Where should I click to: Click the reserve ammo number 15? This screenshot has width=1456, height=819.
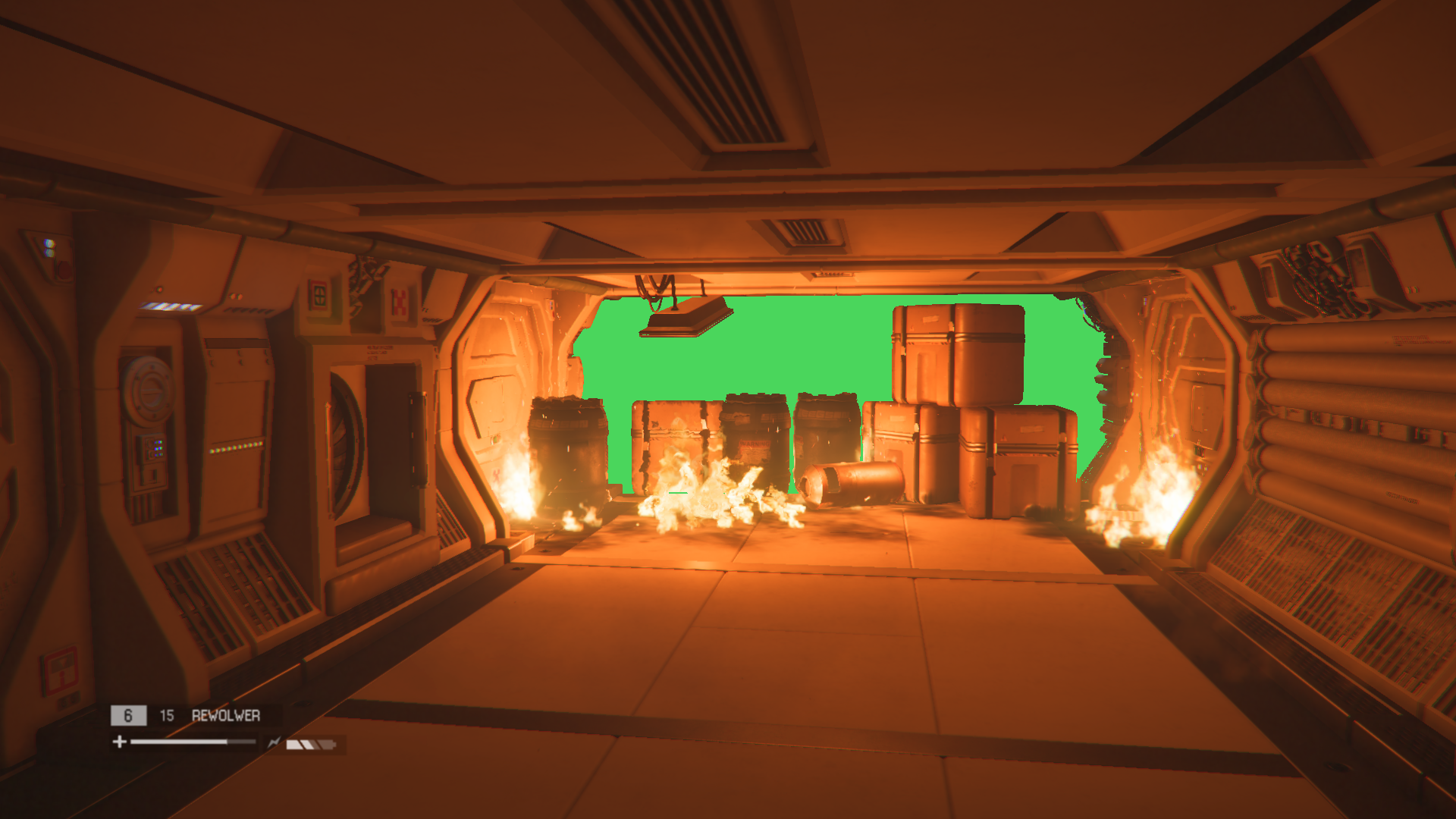click(x=167, y=714)
